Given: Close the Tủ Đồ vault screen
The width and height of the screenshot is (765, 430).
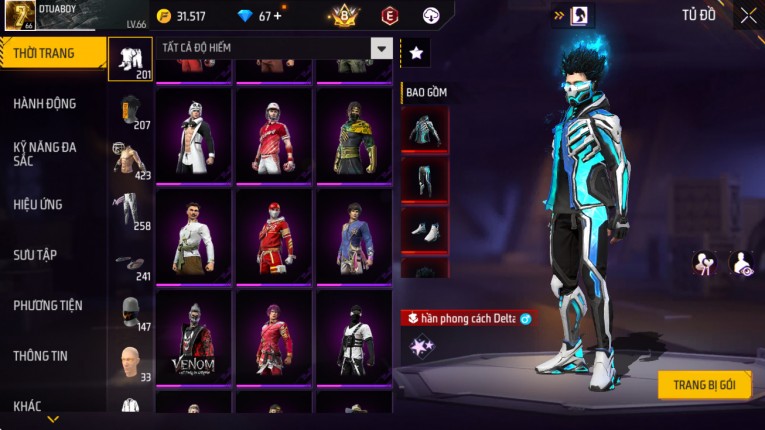Looking at the screenshot, I should tap(748, 16).
